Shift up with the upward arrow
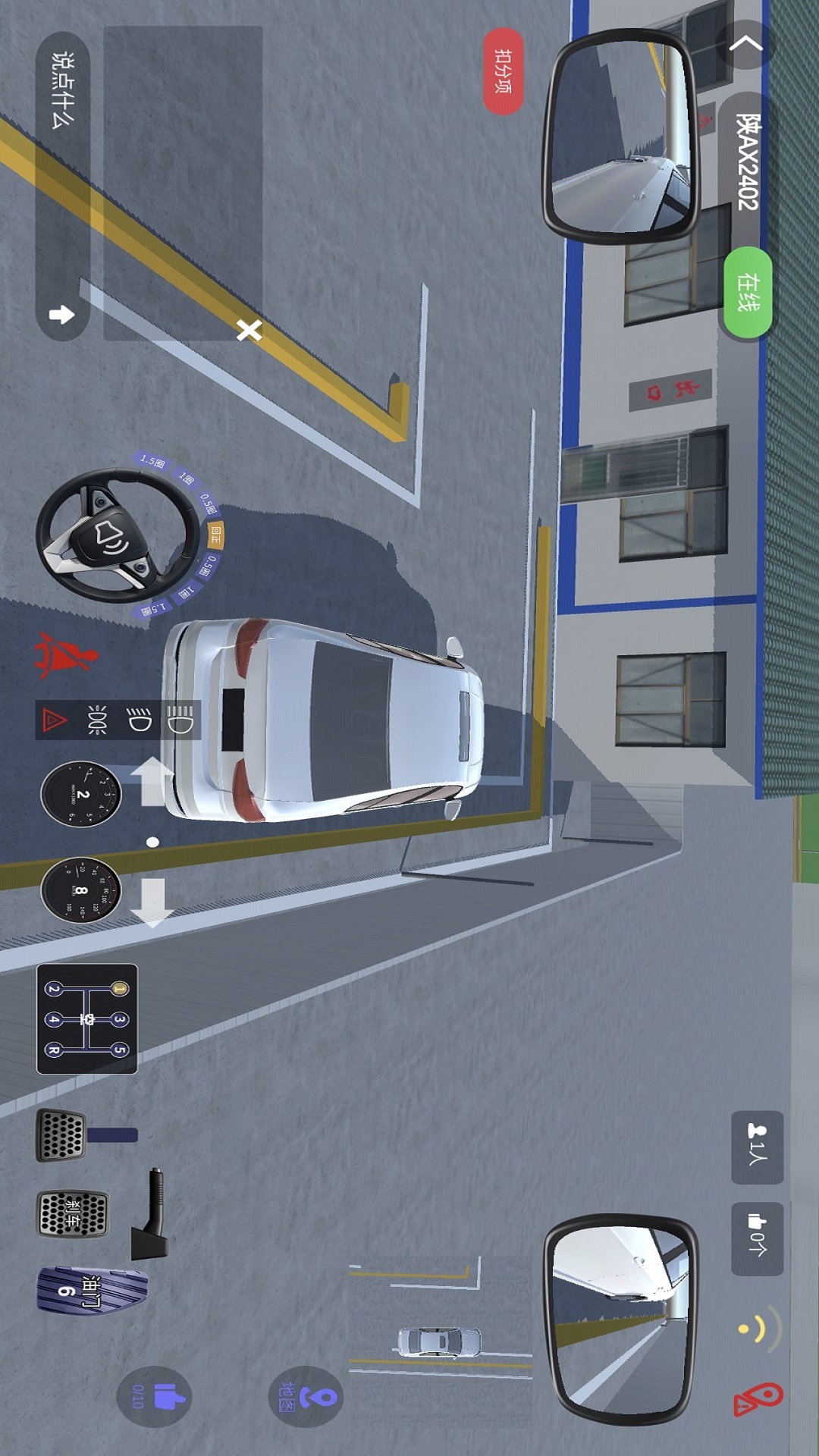The image size is (819, 1456). (x=152, y=781)
